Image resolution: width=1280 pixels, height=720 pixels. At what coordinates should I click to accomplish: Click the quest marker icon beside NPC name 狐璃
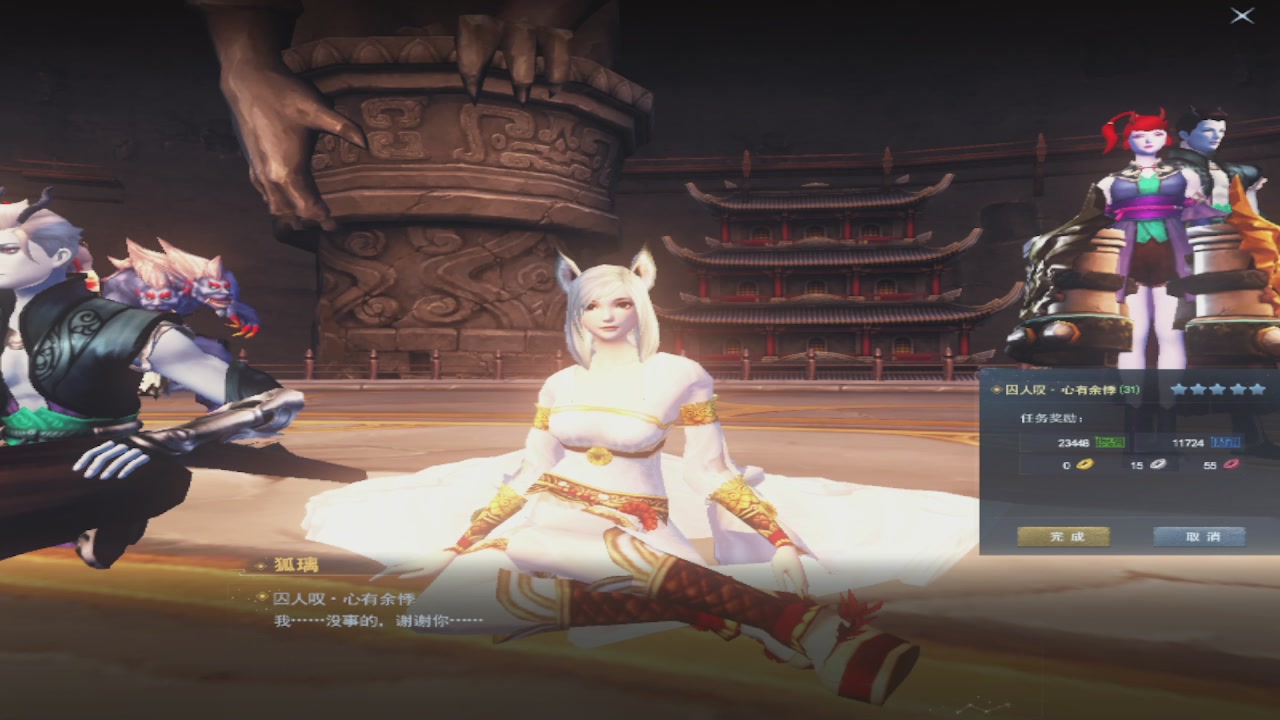pos(261,566)
